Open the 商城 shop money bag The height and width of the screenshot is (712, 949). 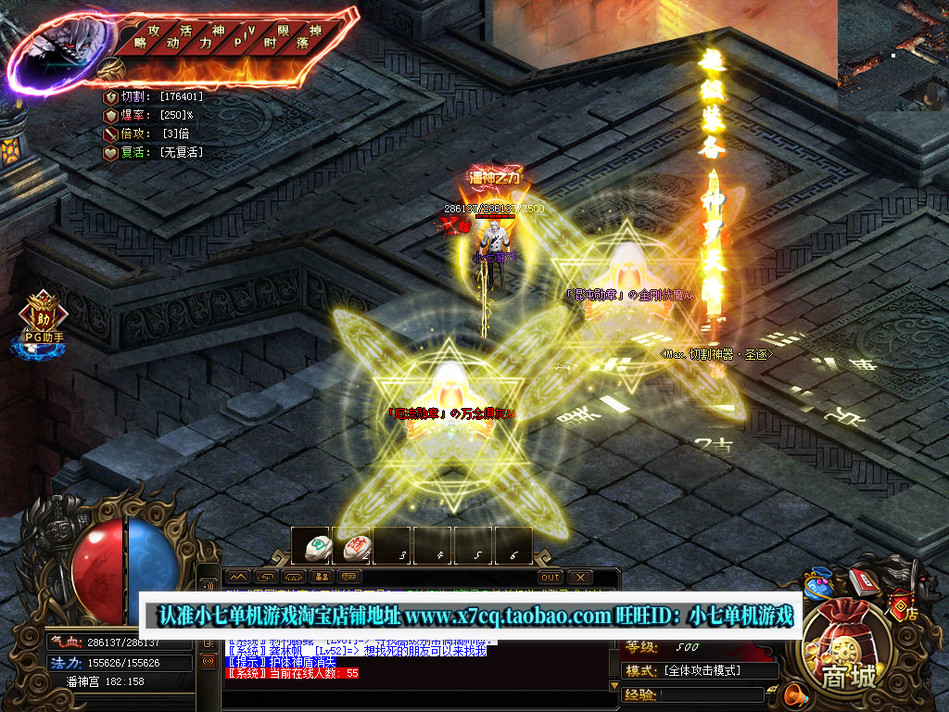click(x=846, y=648)
